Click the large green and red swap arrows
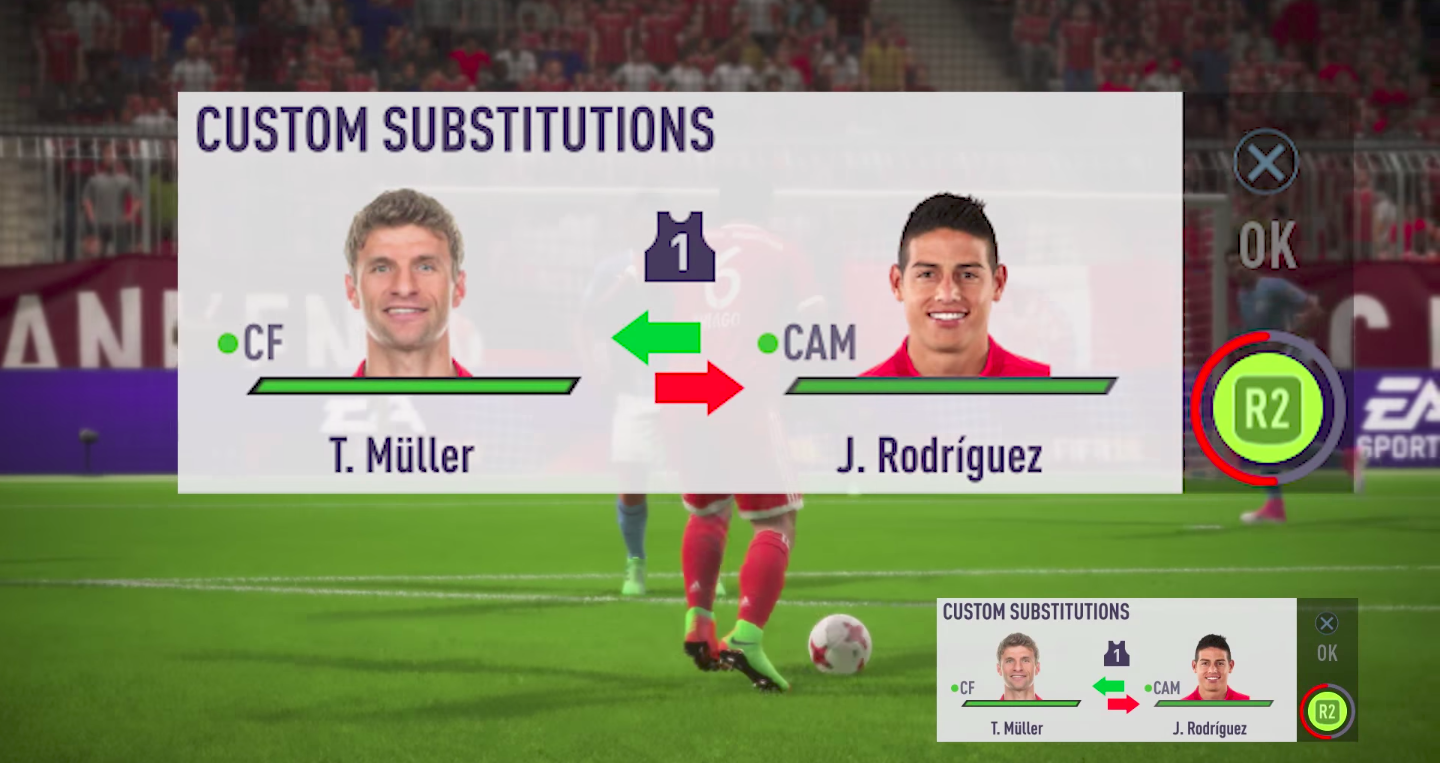 [679, 361]
